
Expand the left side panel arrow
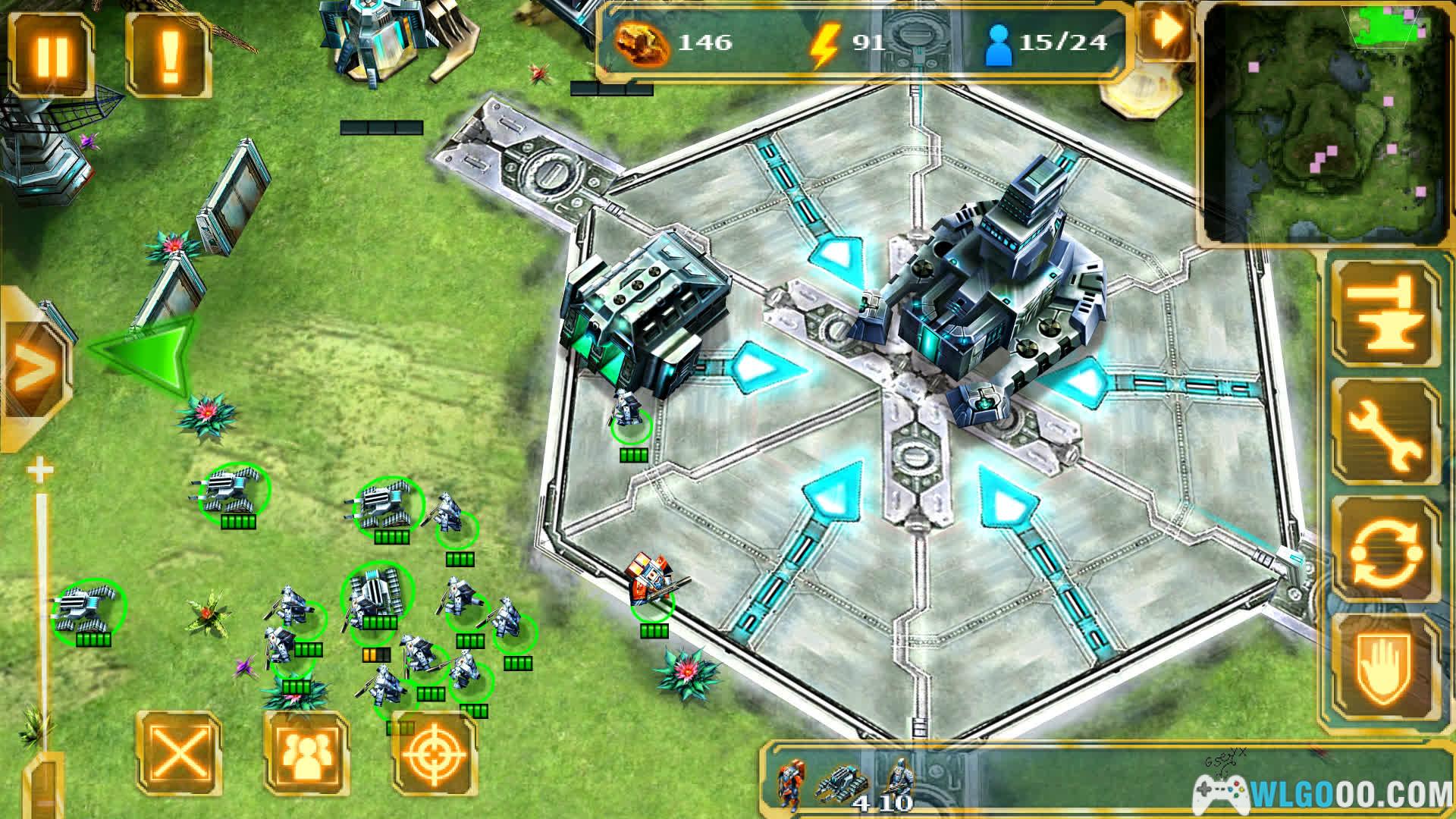pyautogui.click(x=32, y=369)
